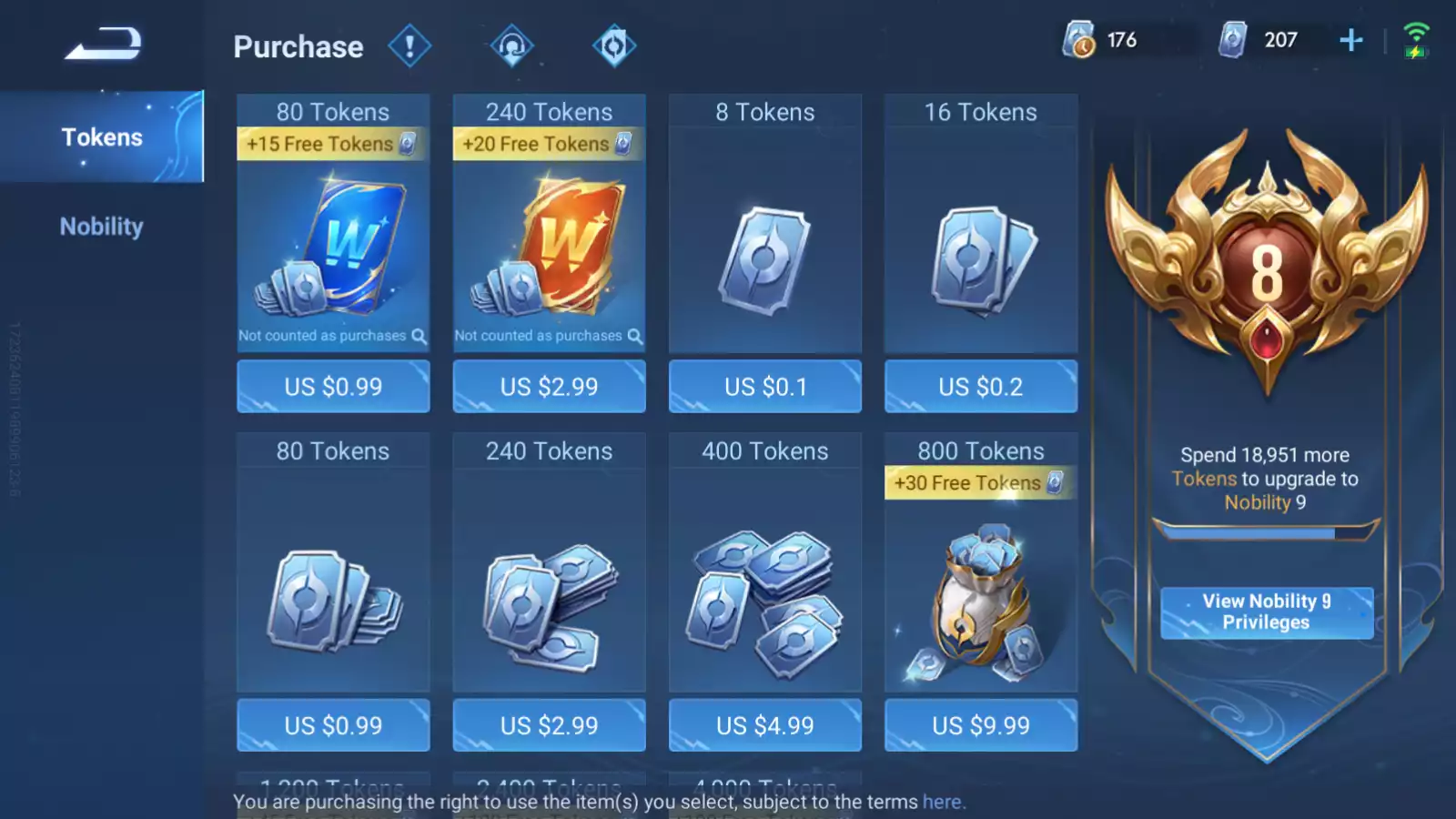
Task: Go back using the return arrow
Action: tap(103, 44)
